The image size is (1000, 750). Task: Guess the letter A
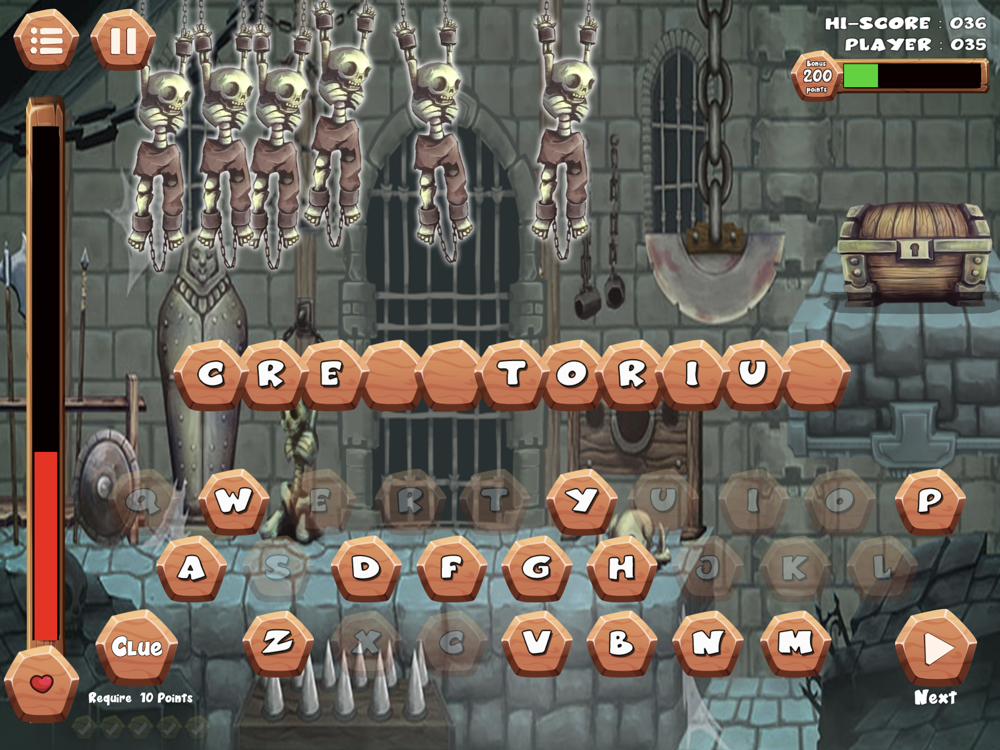pyautogui.click(x=191, y=569)
